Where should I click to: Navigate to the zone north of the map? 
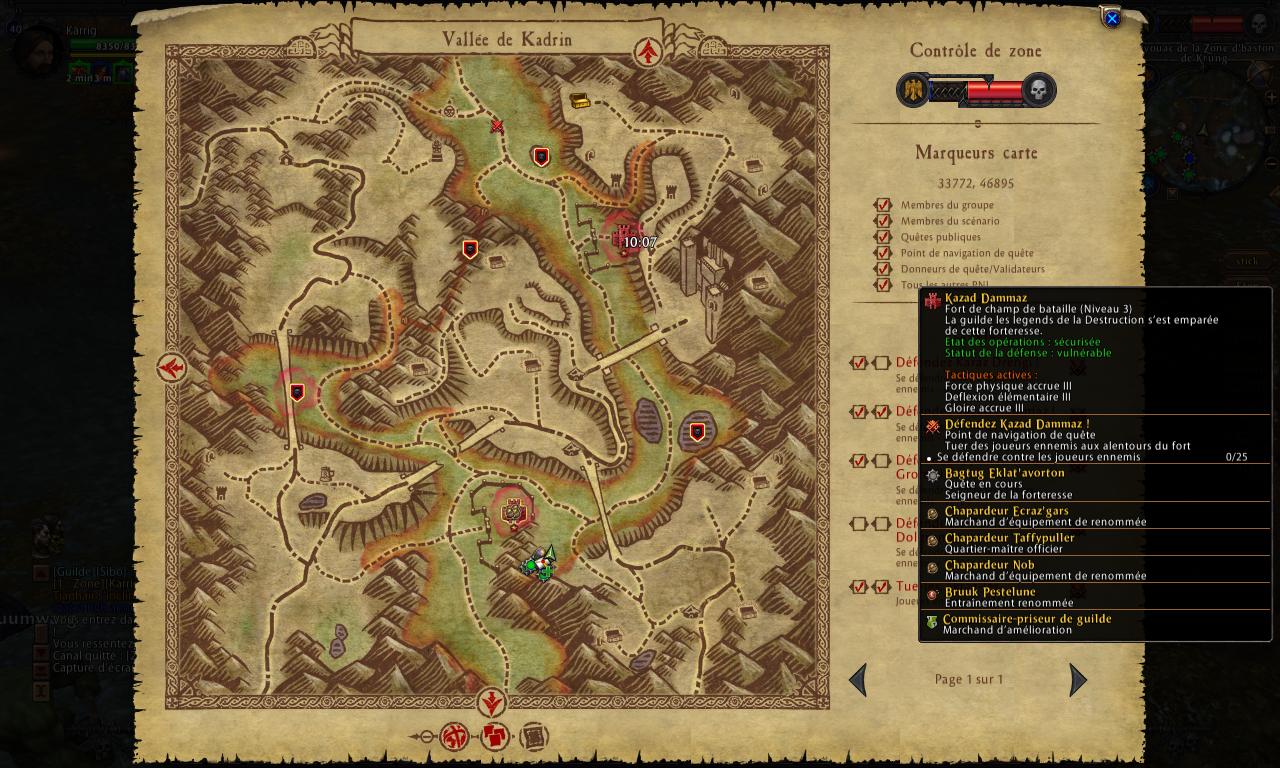coord(650,51)
